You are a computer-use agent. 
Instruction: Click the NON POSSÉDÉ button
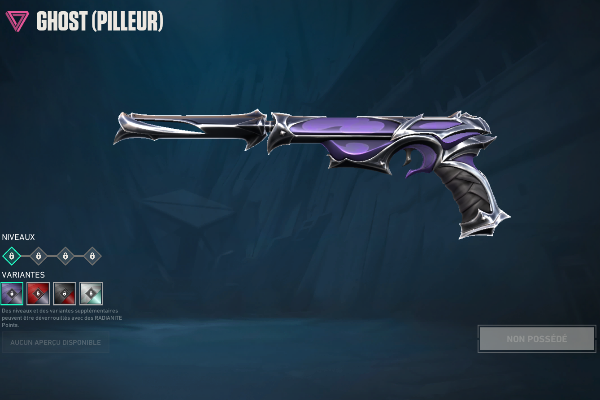tap(536, 338)
